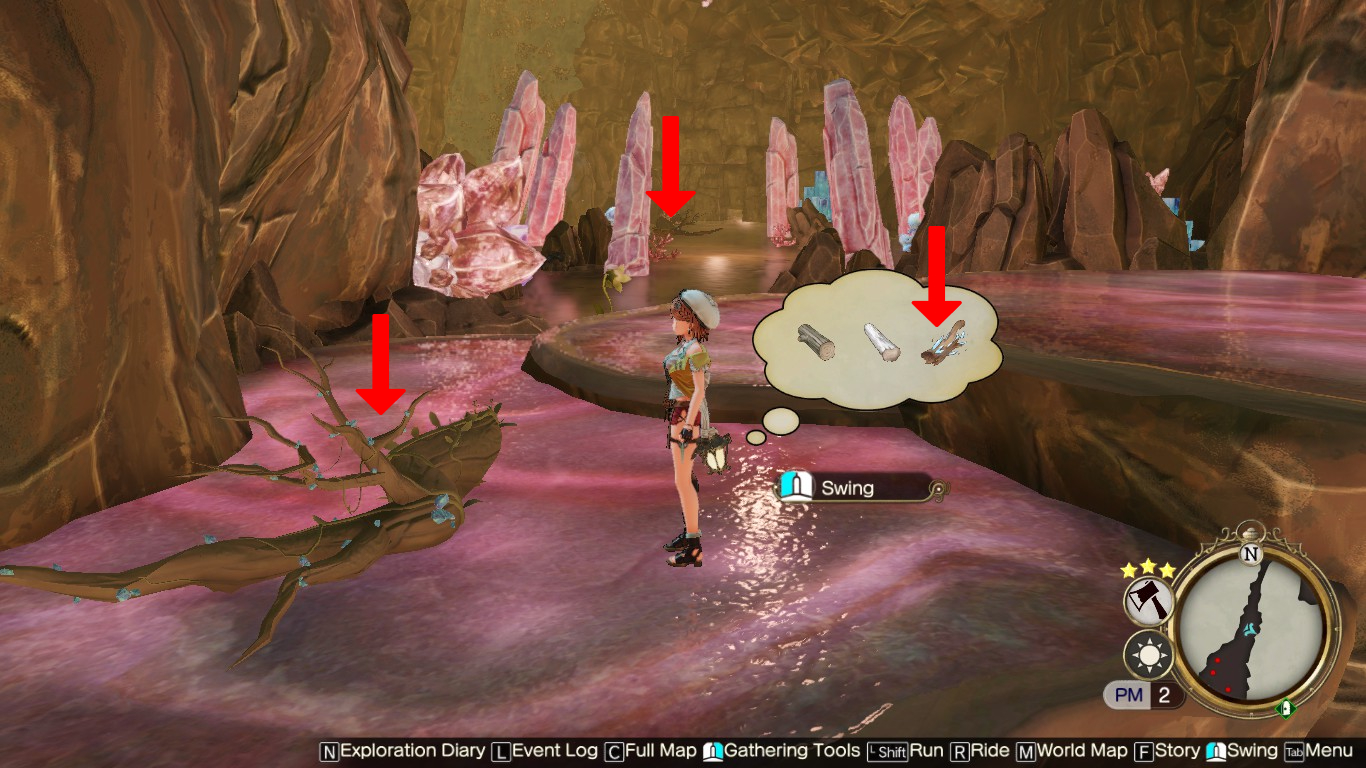Viewport: 1366px width, 768px height.
Task: Click the World Map shortcut label
Action: pyautogui.click(x=1083, y=751)
